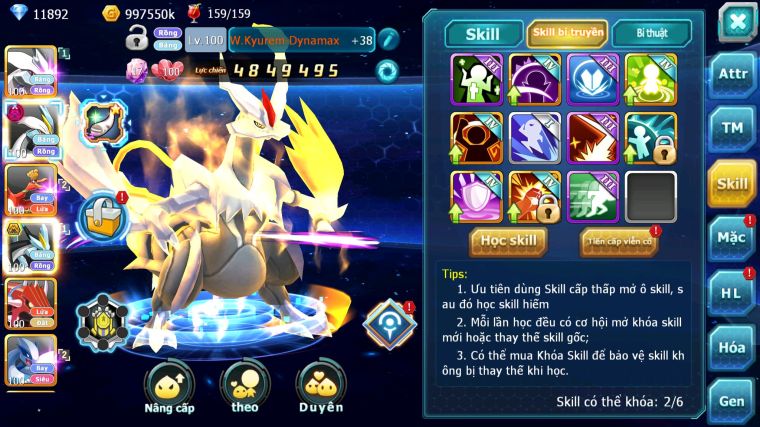
Task: Close the skill panel with the X
Action: tap(737, 21)
